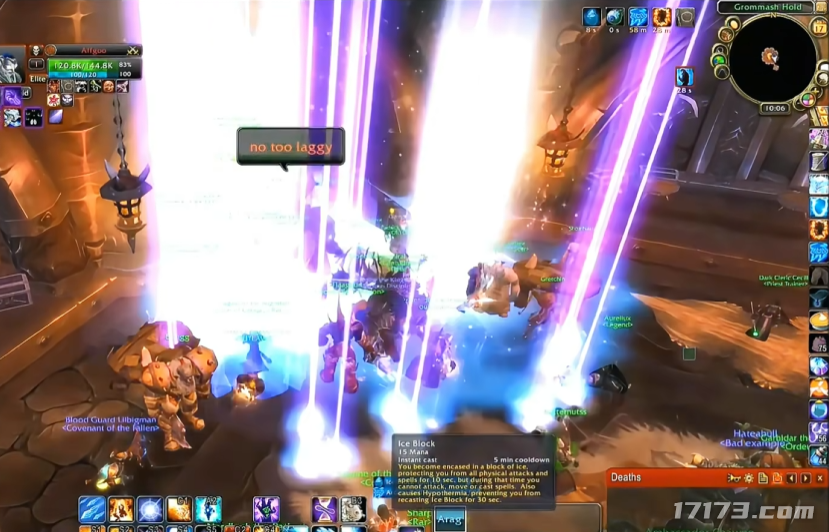
Task: Click the minimap clock showing 10:06
Action: click(x=774, y=108)
